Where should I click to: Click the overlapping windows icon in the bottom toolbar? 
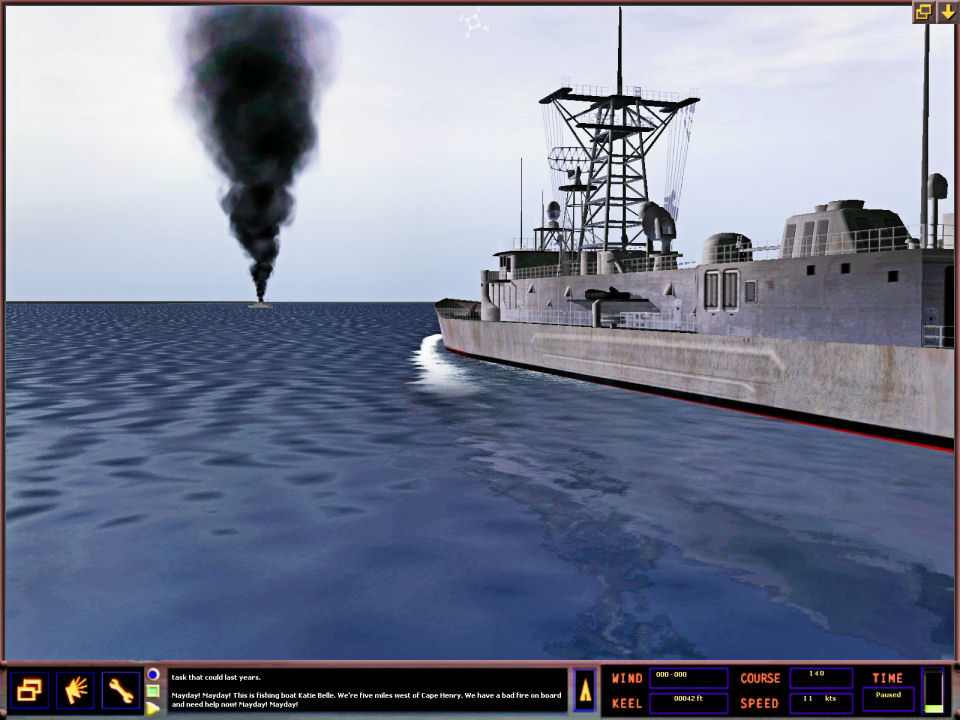click(29, 690)
